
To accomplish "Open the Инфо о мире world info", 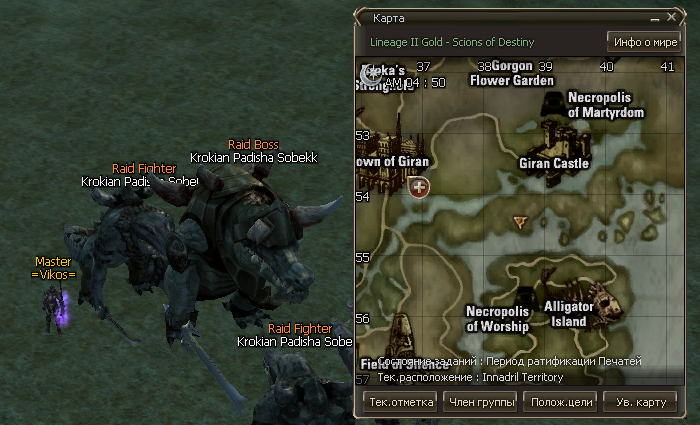I will 642,42.
